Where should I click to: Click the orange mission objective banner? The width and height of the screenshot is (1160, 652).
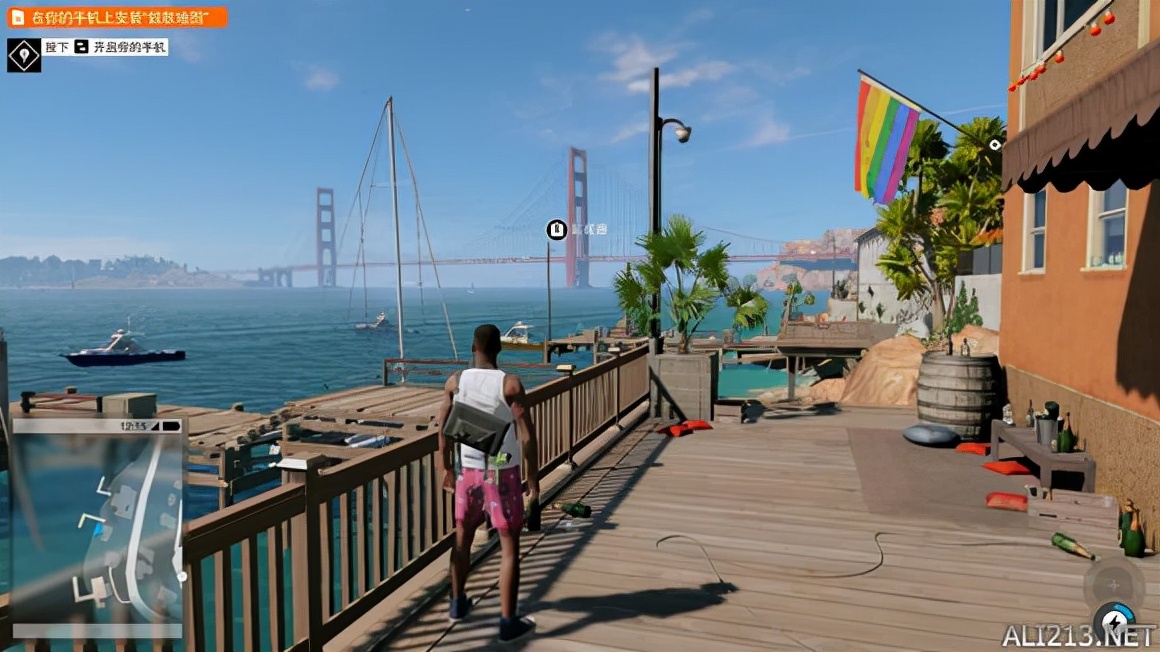pos(117,17)
